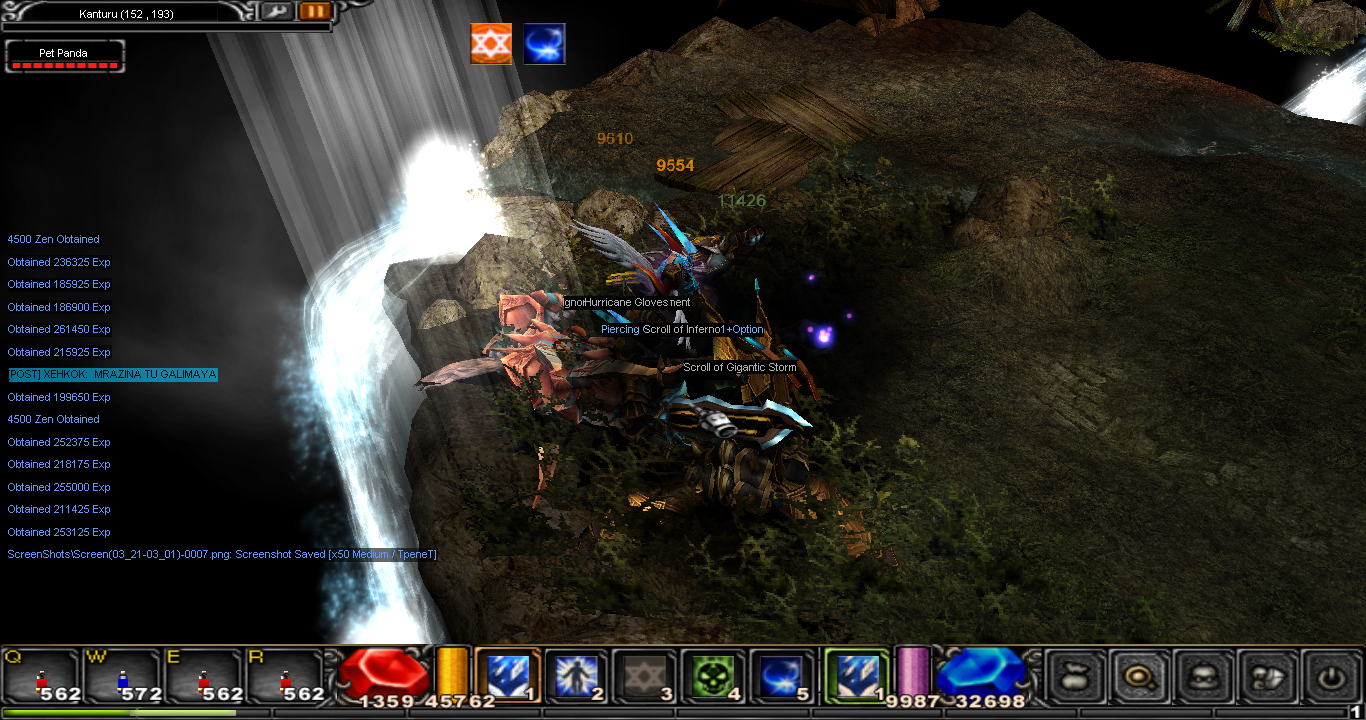Select the Pet Panda status panel
Screen dimensions: 1366x720
pos(64,55)
